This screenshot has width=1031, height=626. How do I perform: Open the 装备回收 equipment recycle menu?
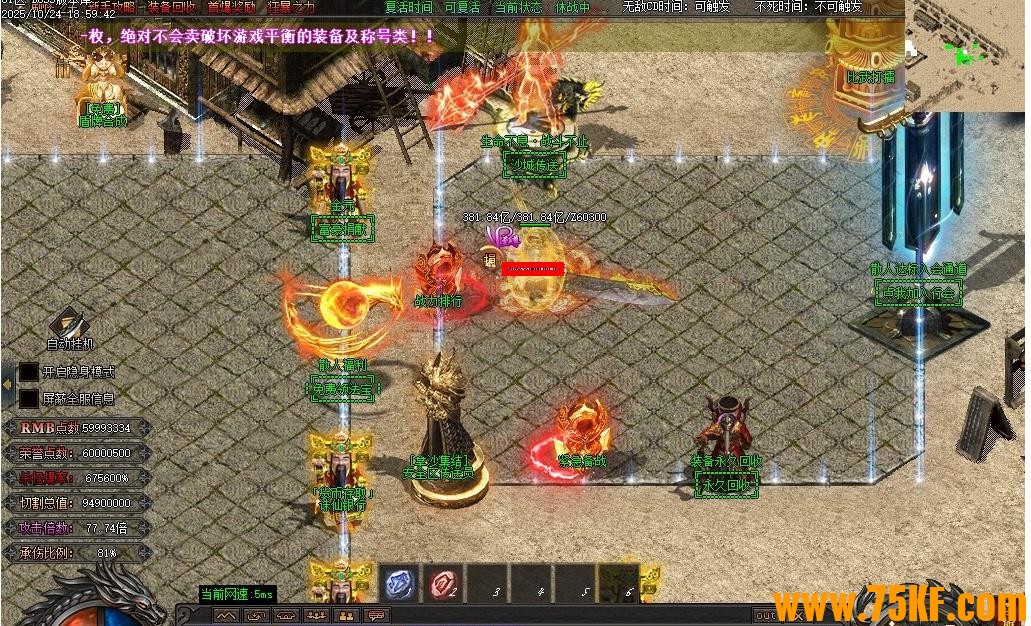pos(172,7)
